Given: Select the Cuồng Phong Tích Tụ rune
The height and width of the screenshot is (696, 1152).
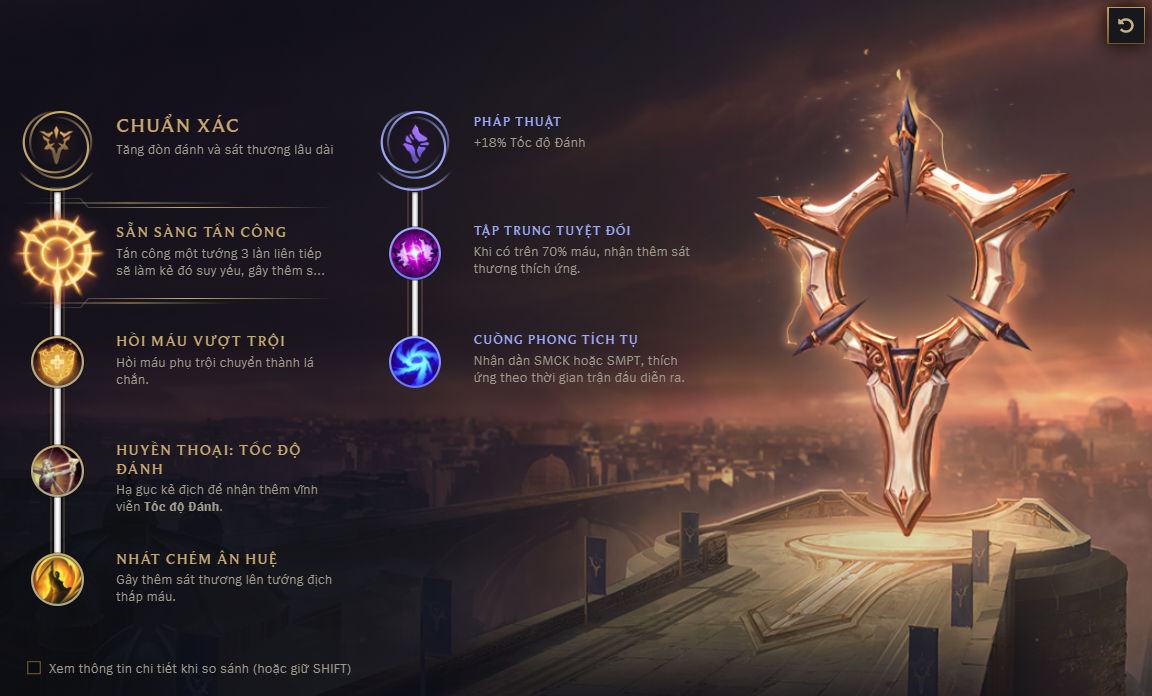Looking at the screenshot, I should (x=414, y=361).
